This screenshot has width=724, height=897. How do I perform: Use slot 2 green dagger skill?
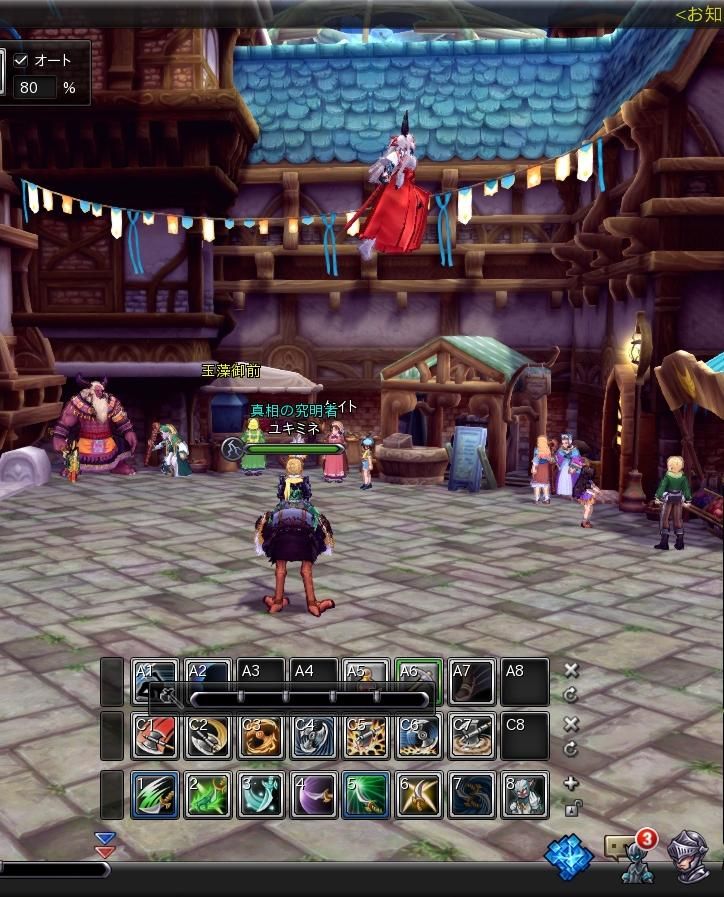208,795
